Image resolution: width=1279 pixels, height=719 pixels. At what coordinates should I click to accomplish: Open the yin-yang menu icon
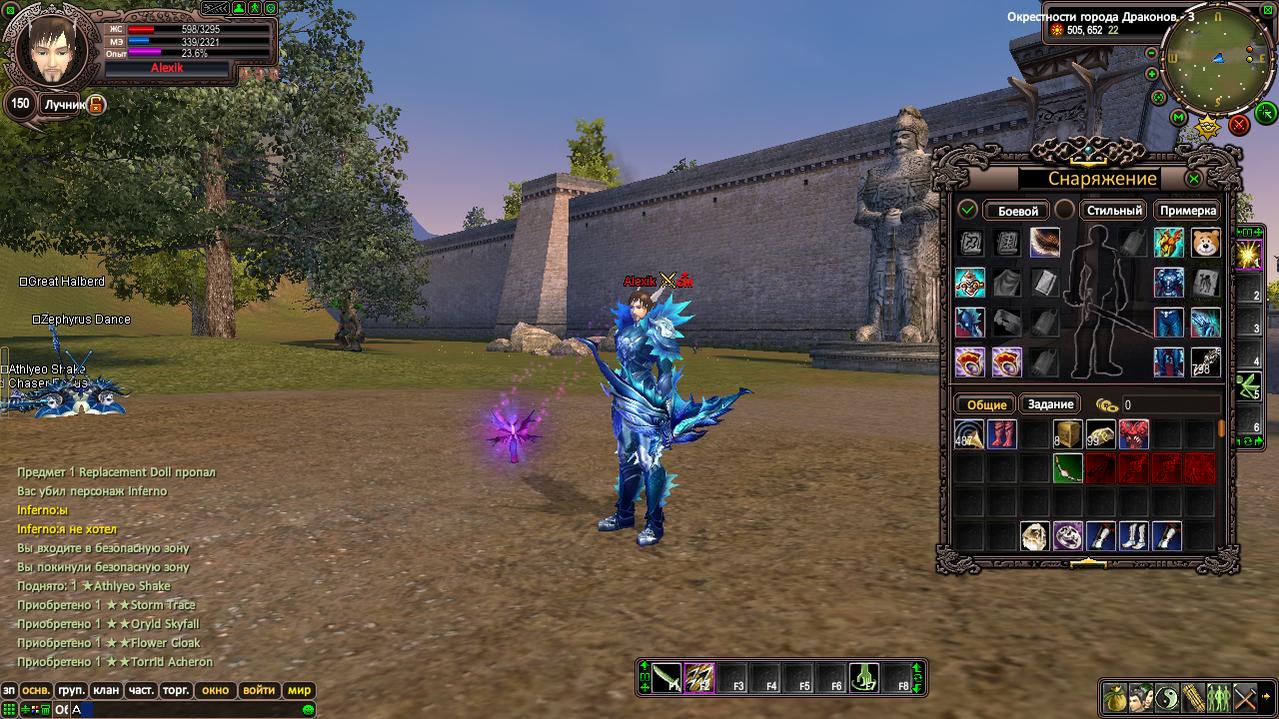click(1167, 698)
